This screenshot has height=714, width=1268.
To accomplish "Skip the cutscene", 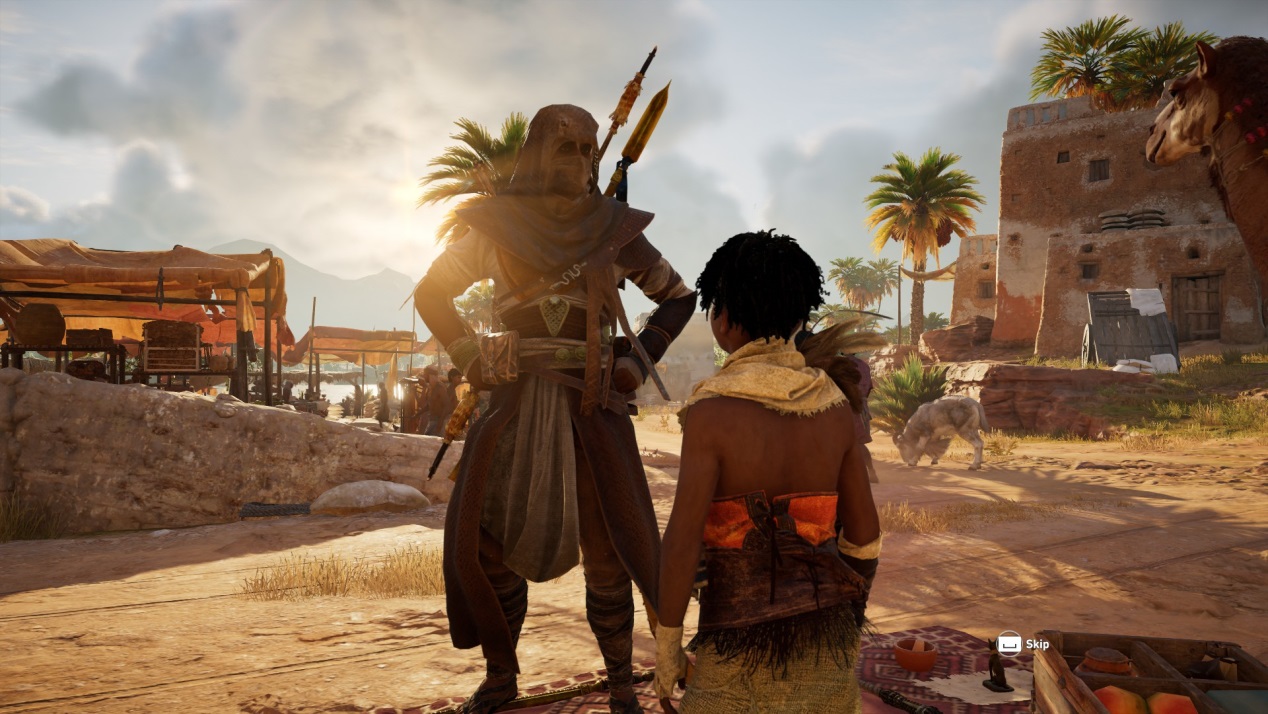I will [1023, 644].
